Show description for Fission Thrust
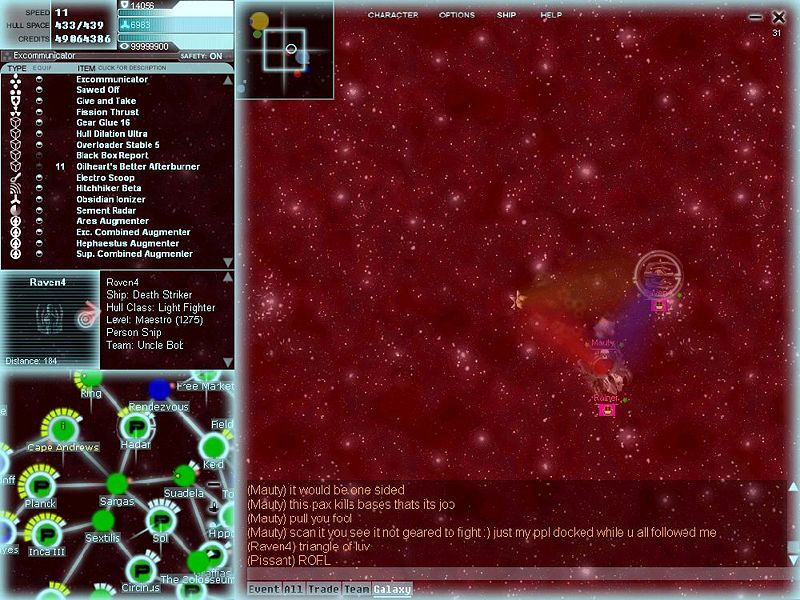The width and height of the screenshot is (800, 600). [x=108, y=112]
